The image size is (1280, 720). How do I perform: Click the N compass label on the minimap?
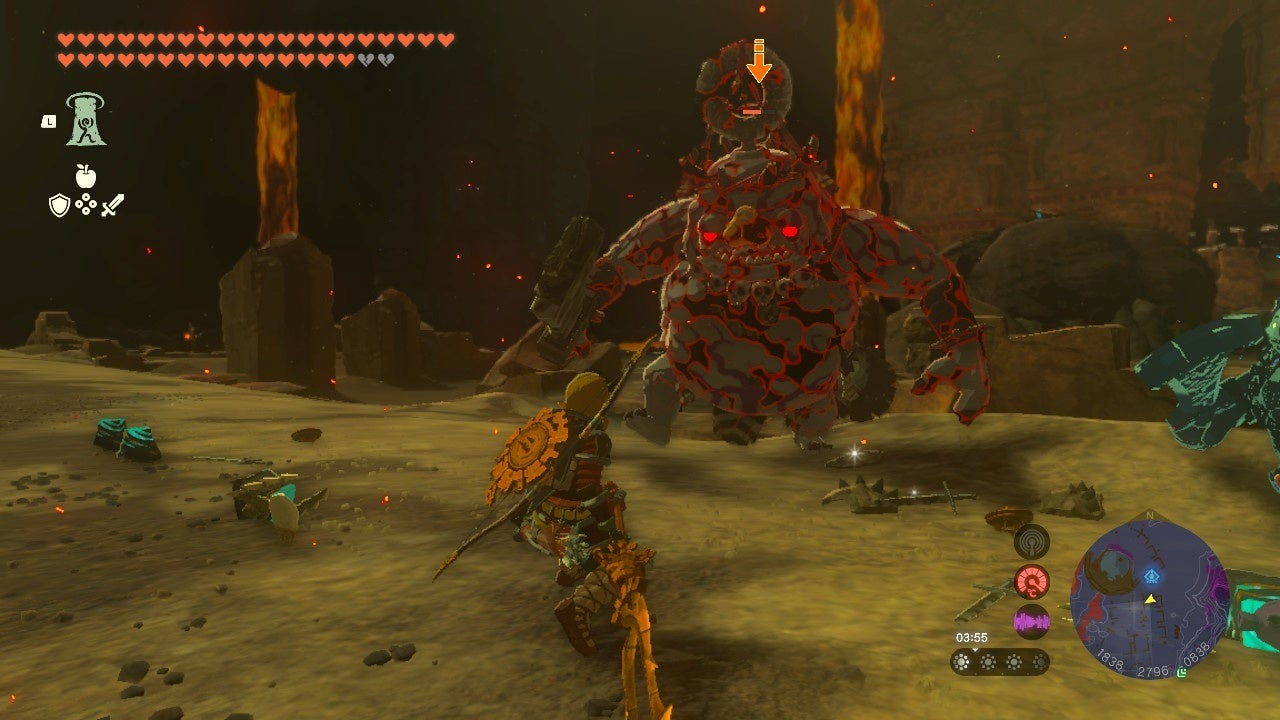[1150, 515]
